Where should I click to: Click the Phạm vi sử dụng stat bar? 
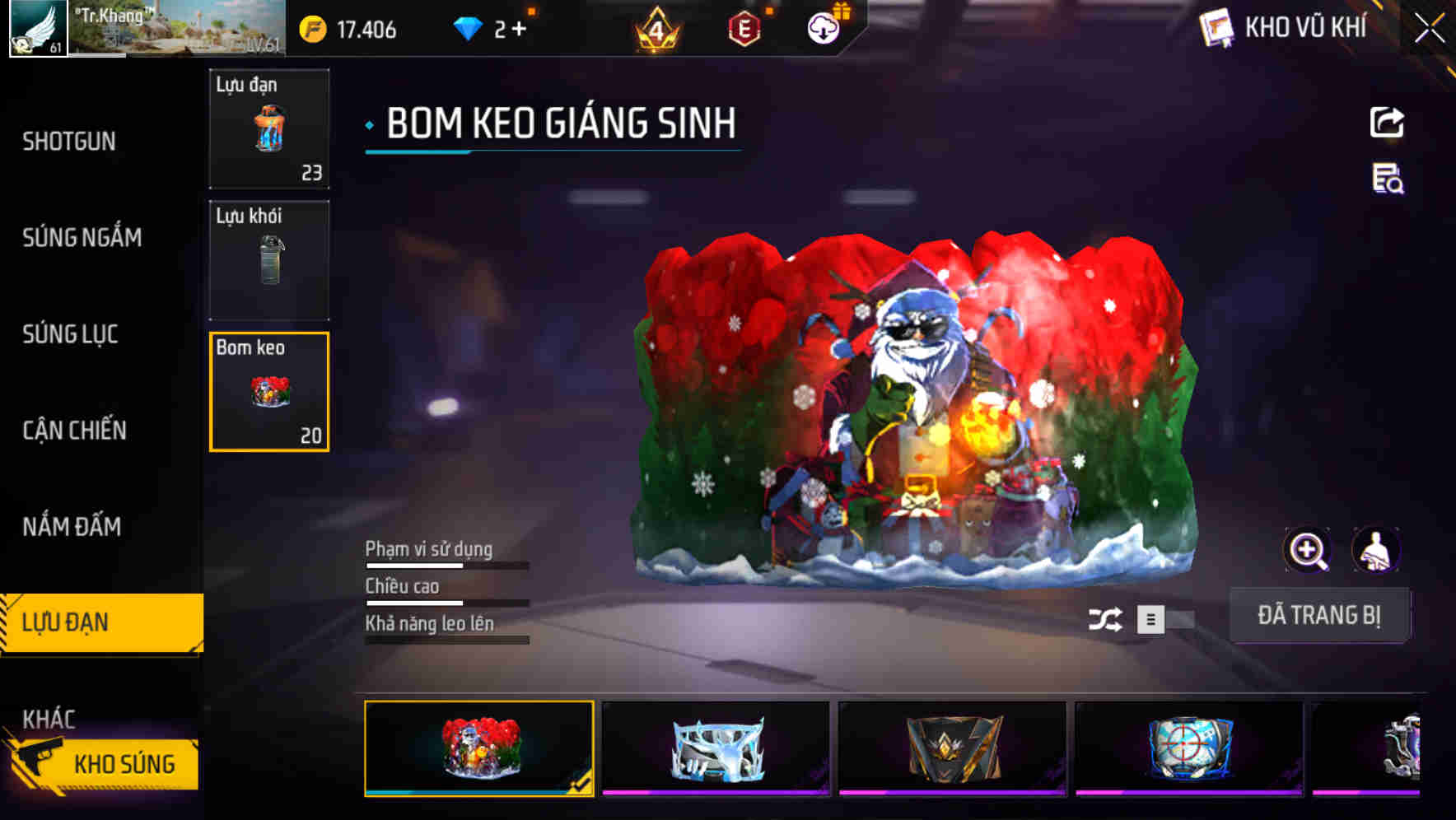(x=447, y=566)
